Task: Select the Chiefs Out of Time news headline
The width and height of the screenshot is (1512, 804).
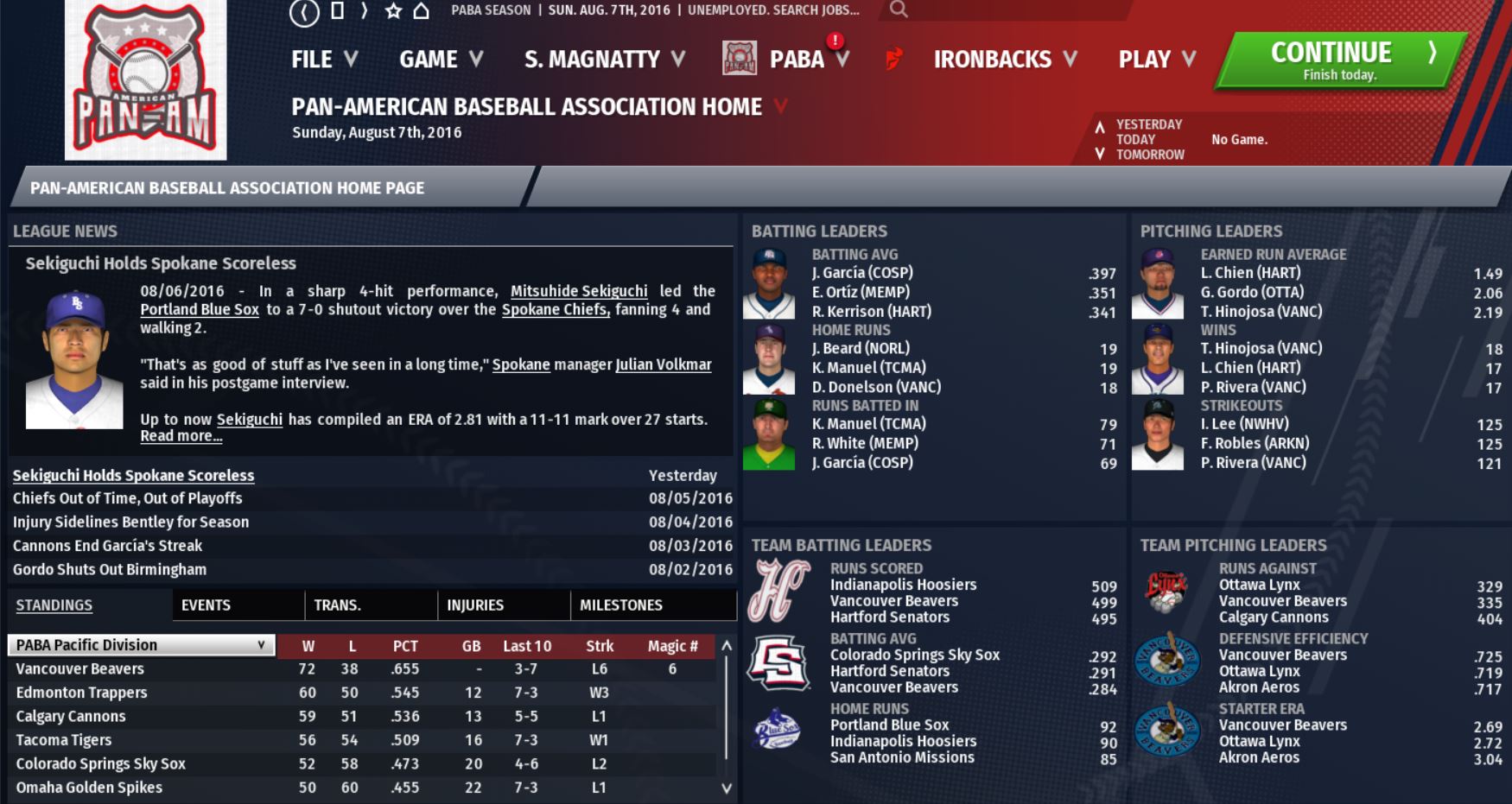Action: click(x=127, y=498)
